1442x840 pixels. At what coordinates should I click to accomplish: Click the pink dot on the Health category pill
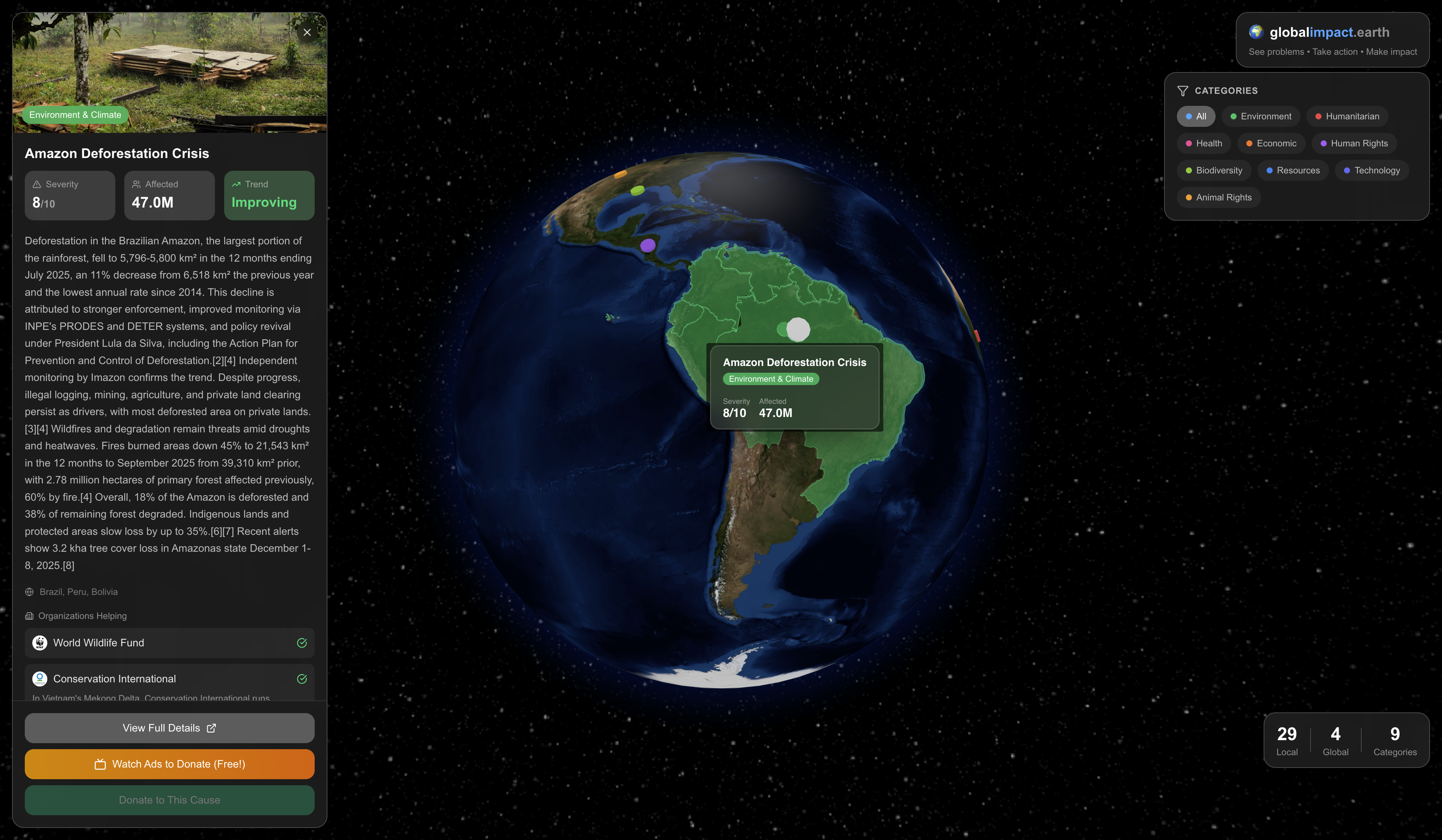(x=1189, y=143)
